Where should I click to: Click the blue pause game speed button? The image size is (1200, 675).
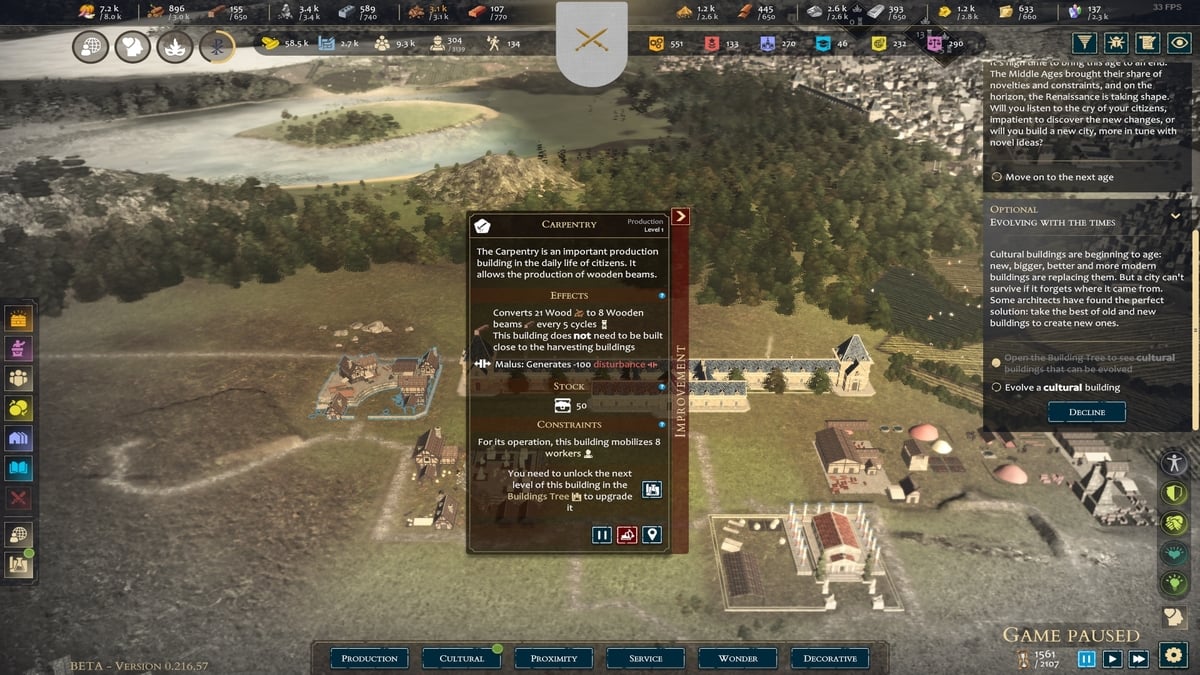coord(1087,659)
